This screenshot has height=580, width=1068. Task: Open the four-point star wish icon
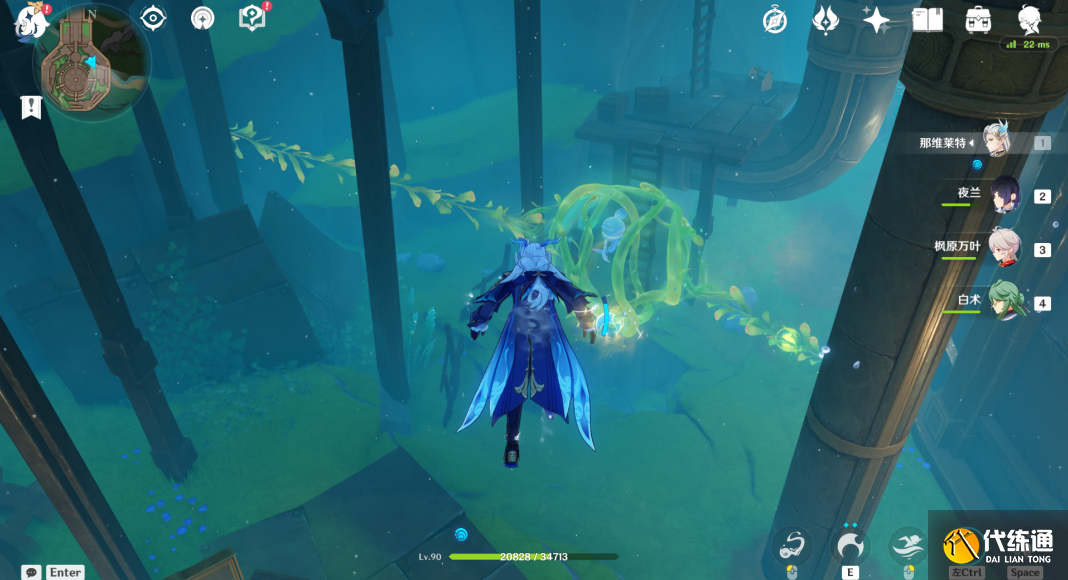[876, 20]
